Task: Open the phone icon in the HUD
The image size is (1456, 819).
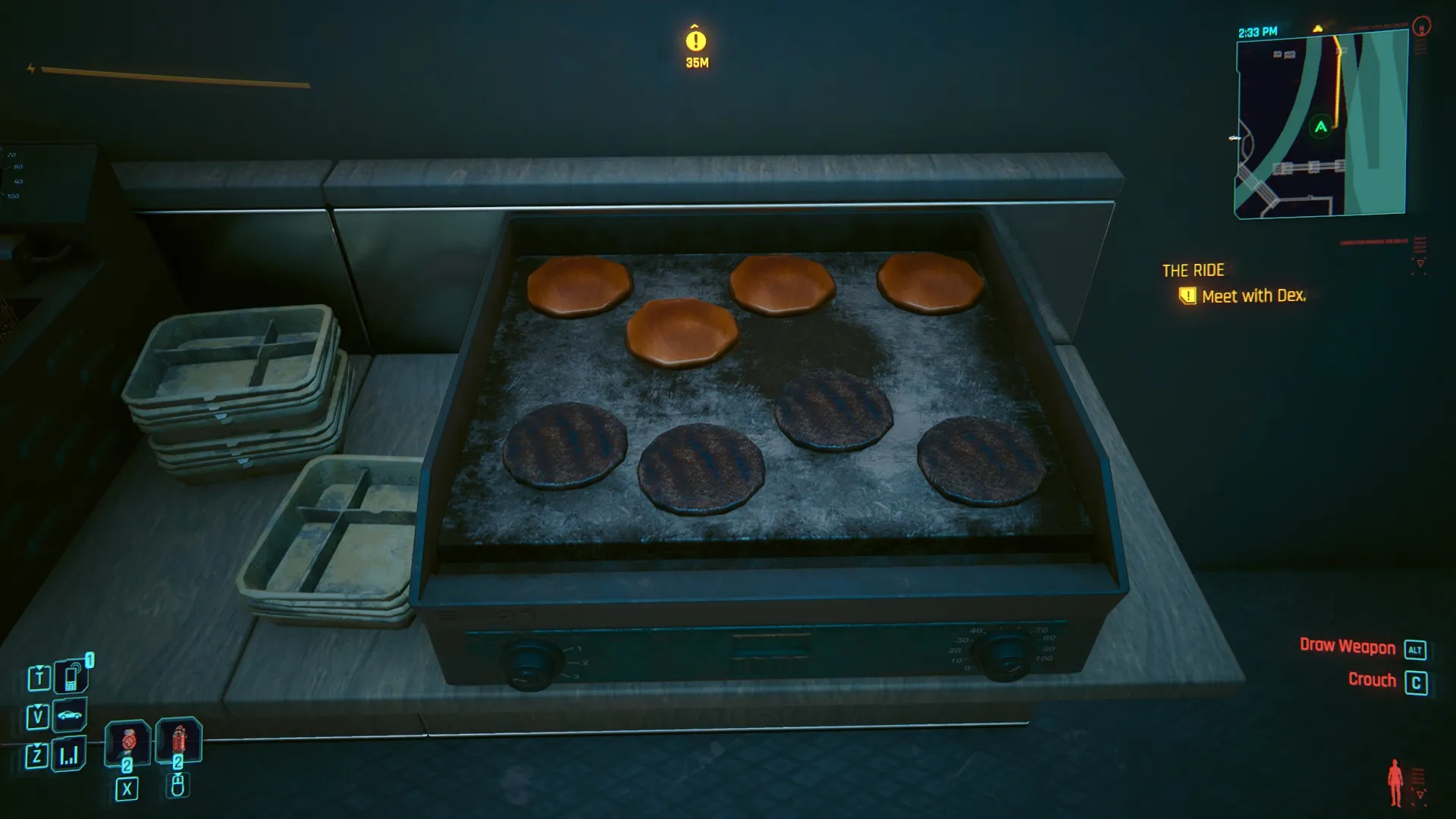Action: click(71, 676)
